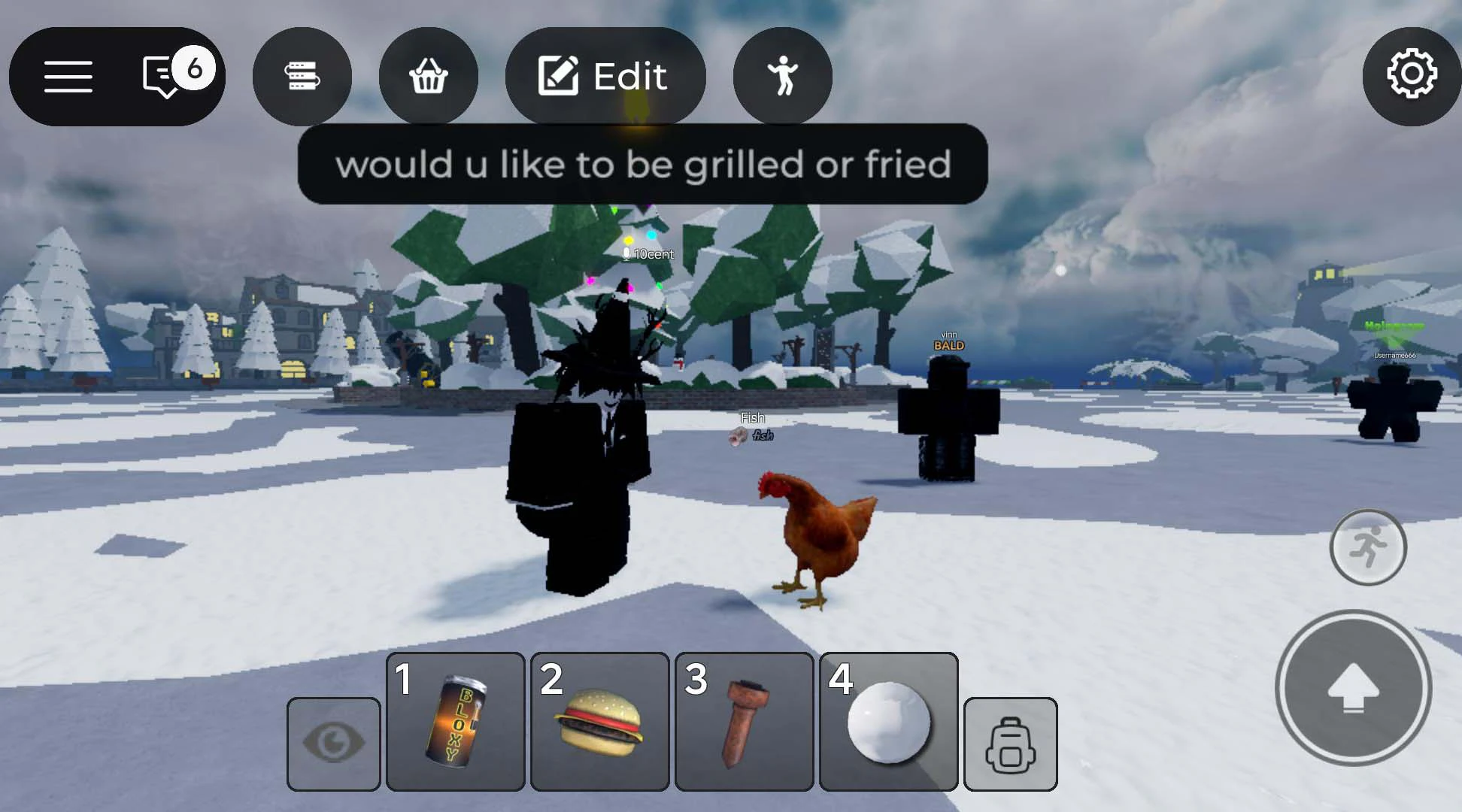Image resolution: width=1462 pixels, height=812 pixels.
Task: Toggle the eye visibility icon near the hotbar
Action: click(333, 741)
